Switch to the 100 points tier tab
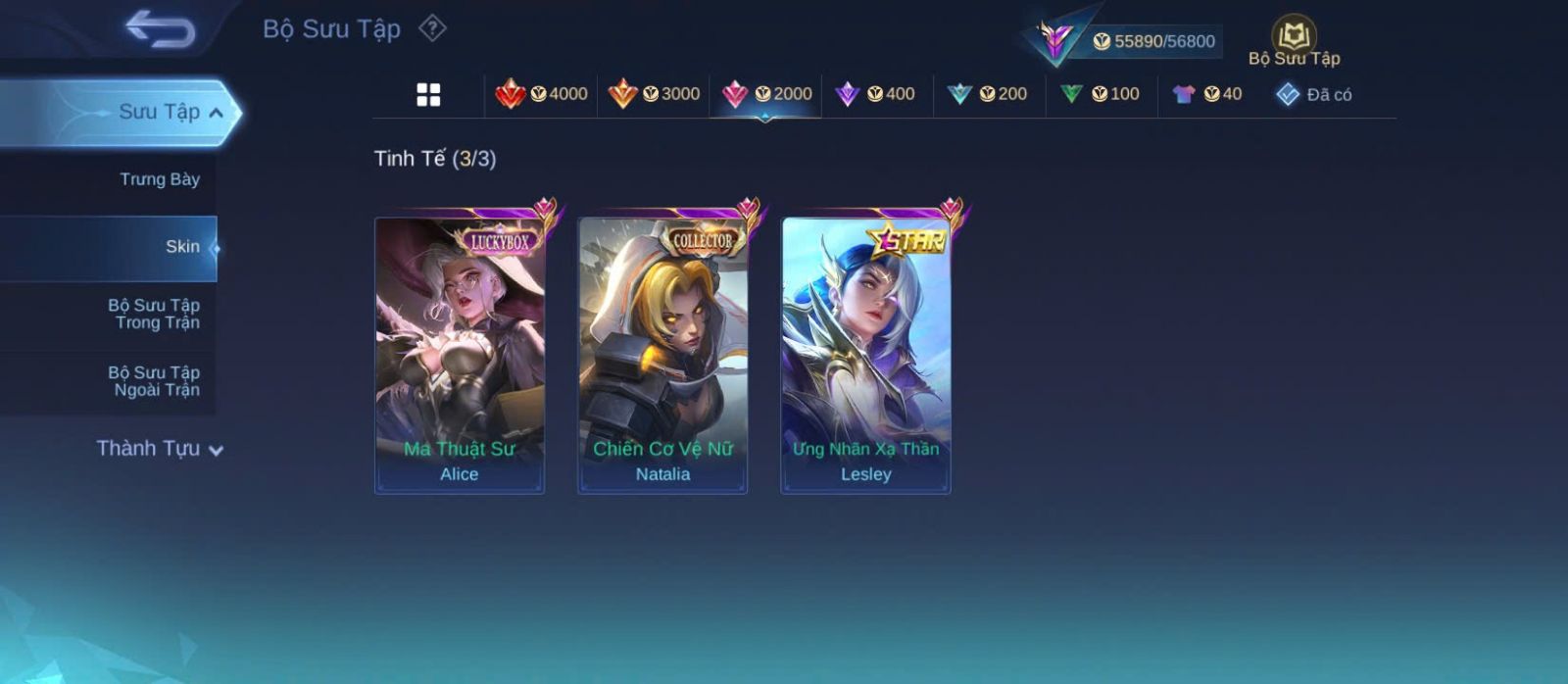The width and height of the screenshot is (1568, 684). tap(1101, 94)
